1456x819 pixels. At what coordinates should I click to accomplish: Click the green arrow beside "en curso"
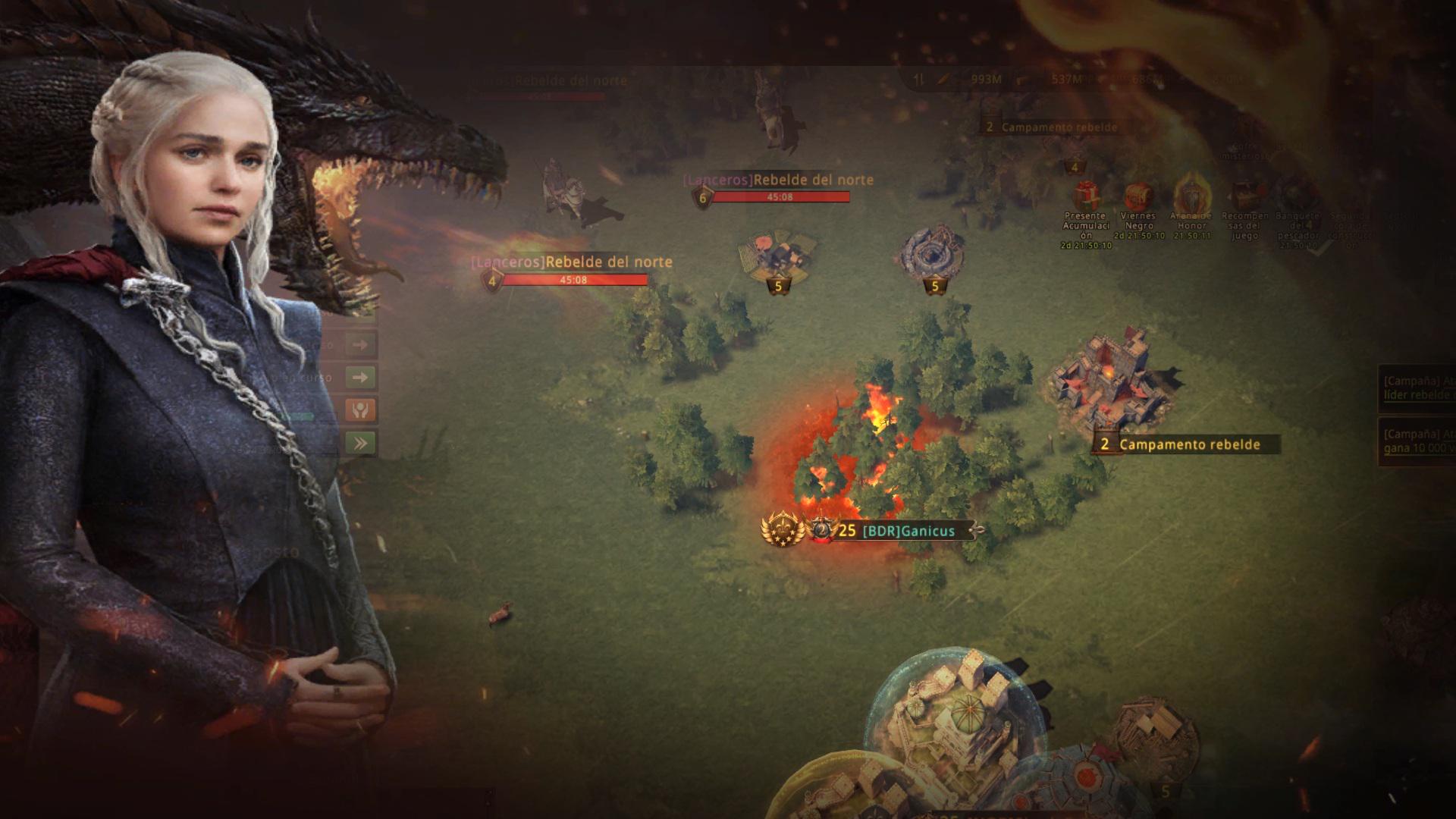(x=360, y=377)
